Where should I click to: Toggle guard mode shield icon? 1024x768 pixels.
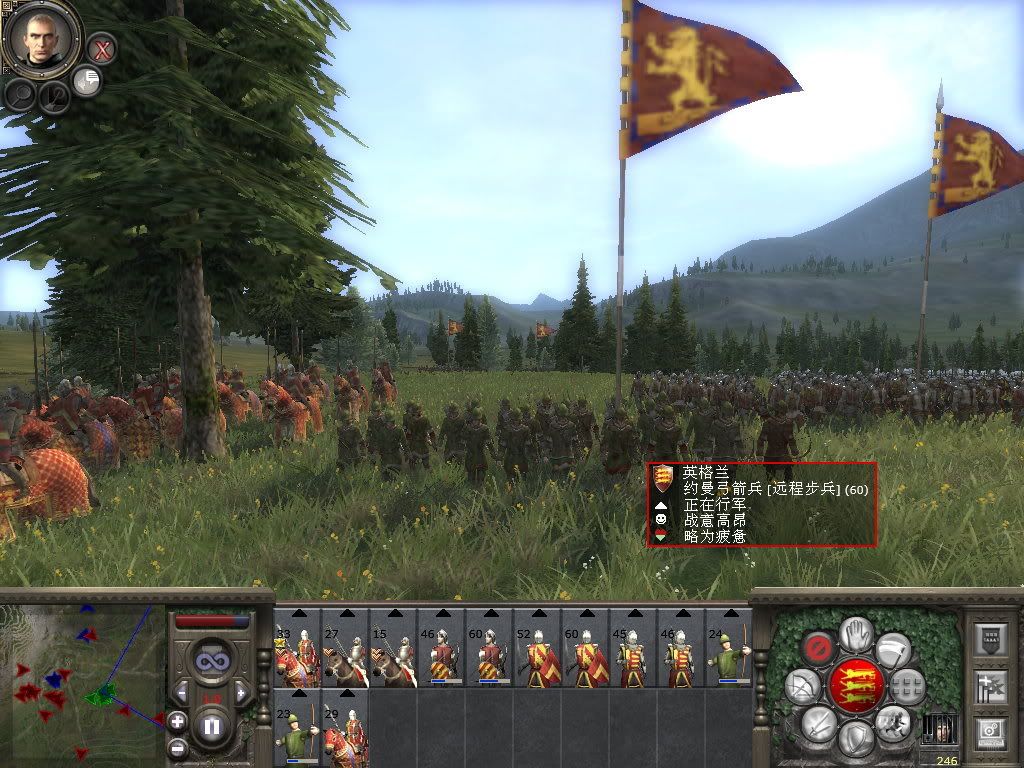[855, 739]
